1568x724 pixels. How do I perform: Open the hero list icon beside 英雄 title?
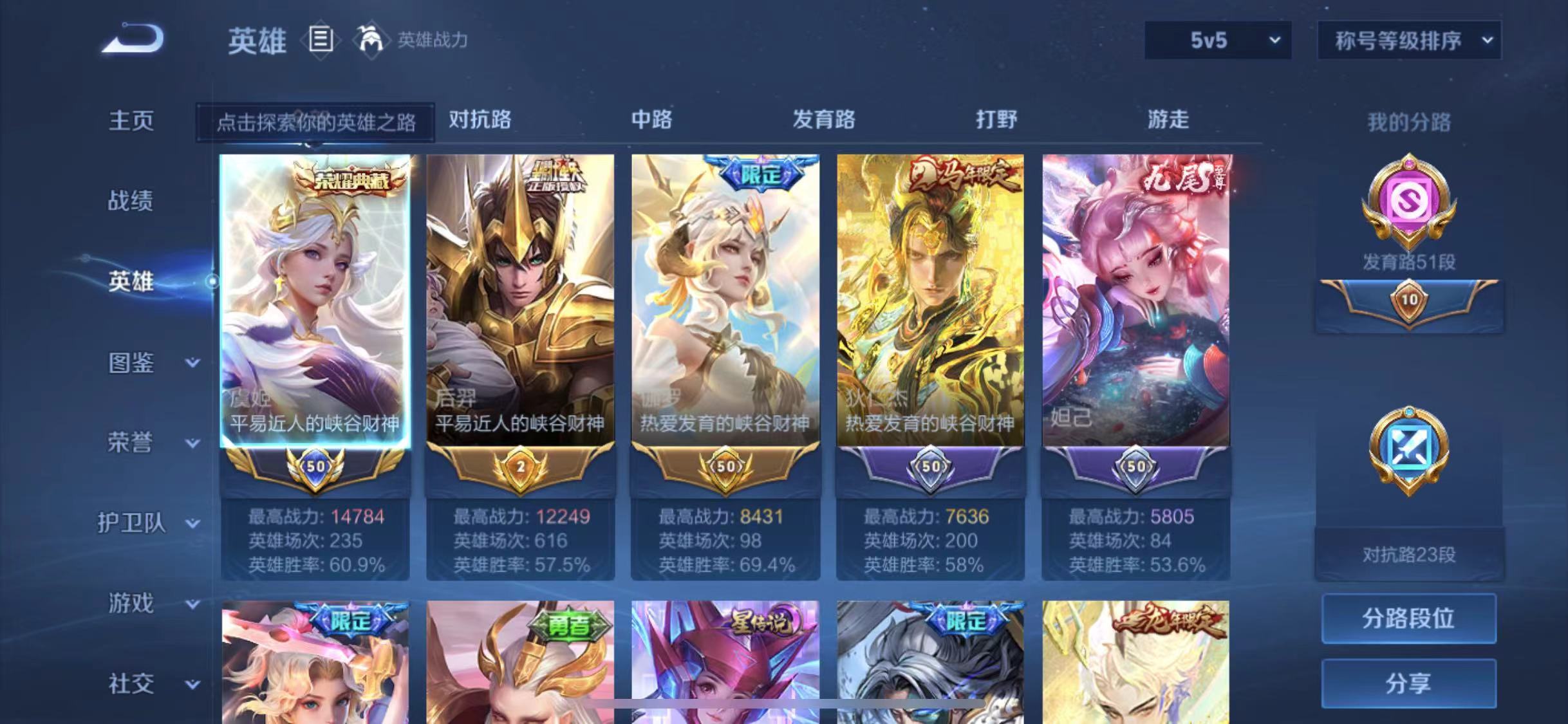coord(321,40)
